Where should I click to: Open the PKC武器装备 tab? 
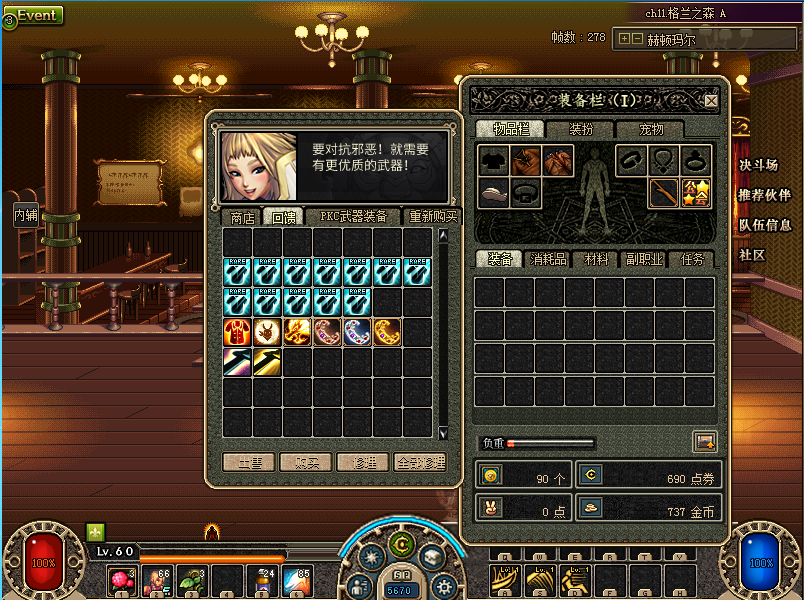[353, 216]
